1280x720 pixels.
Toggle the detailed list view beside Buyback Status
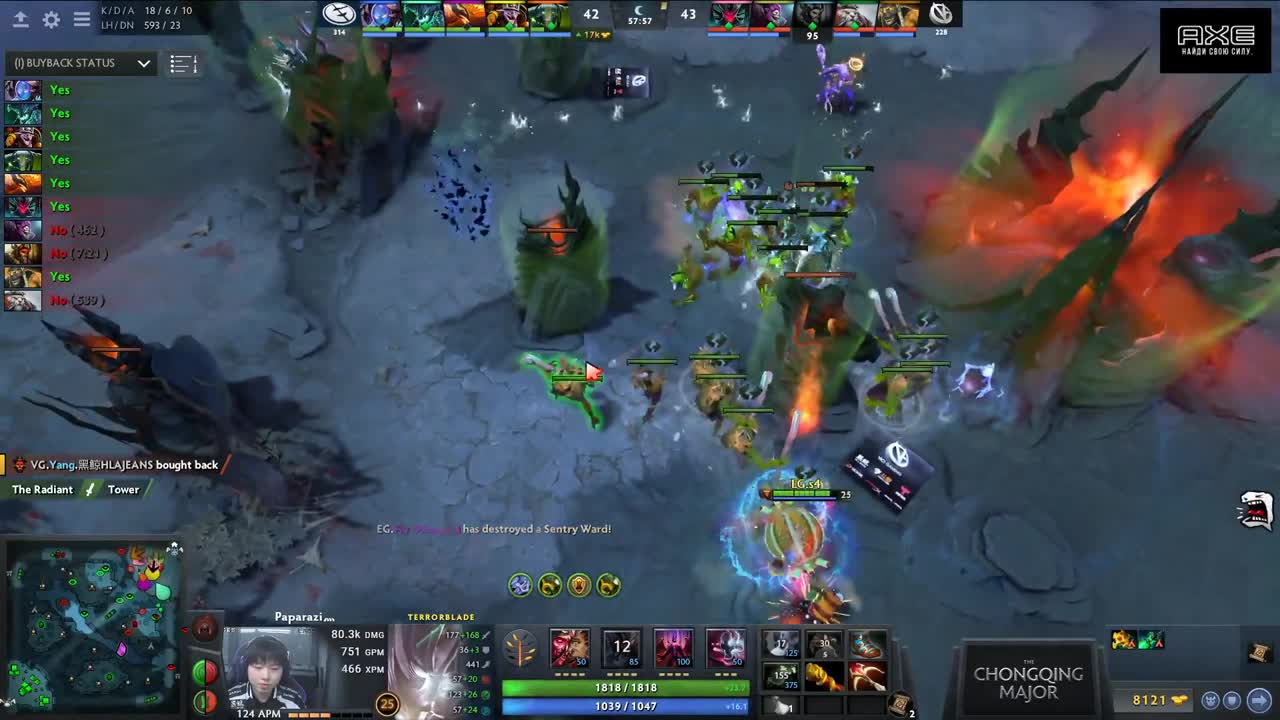(181, 63)
